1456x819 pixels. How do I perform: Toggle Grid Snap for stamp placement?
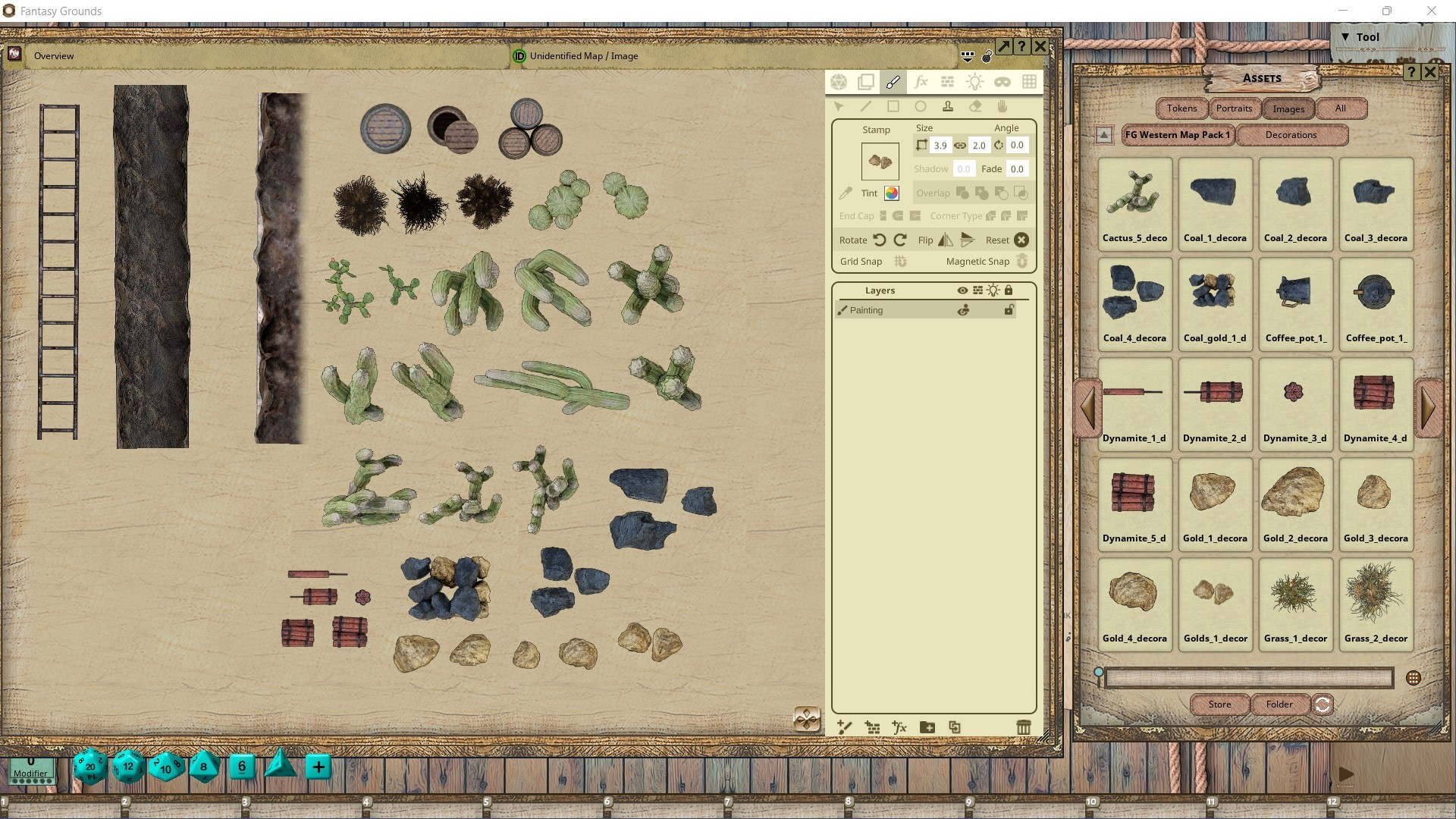coord(901,262)
